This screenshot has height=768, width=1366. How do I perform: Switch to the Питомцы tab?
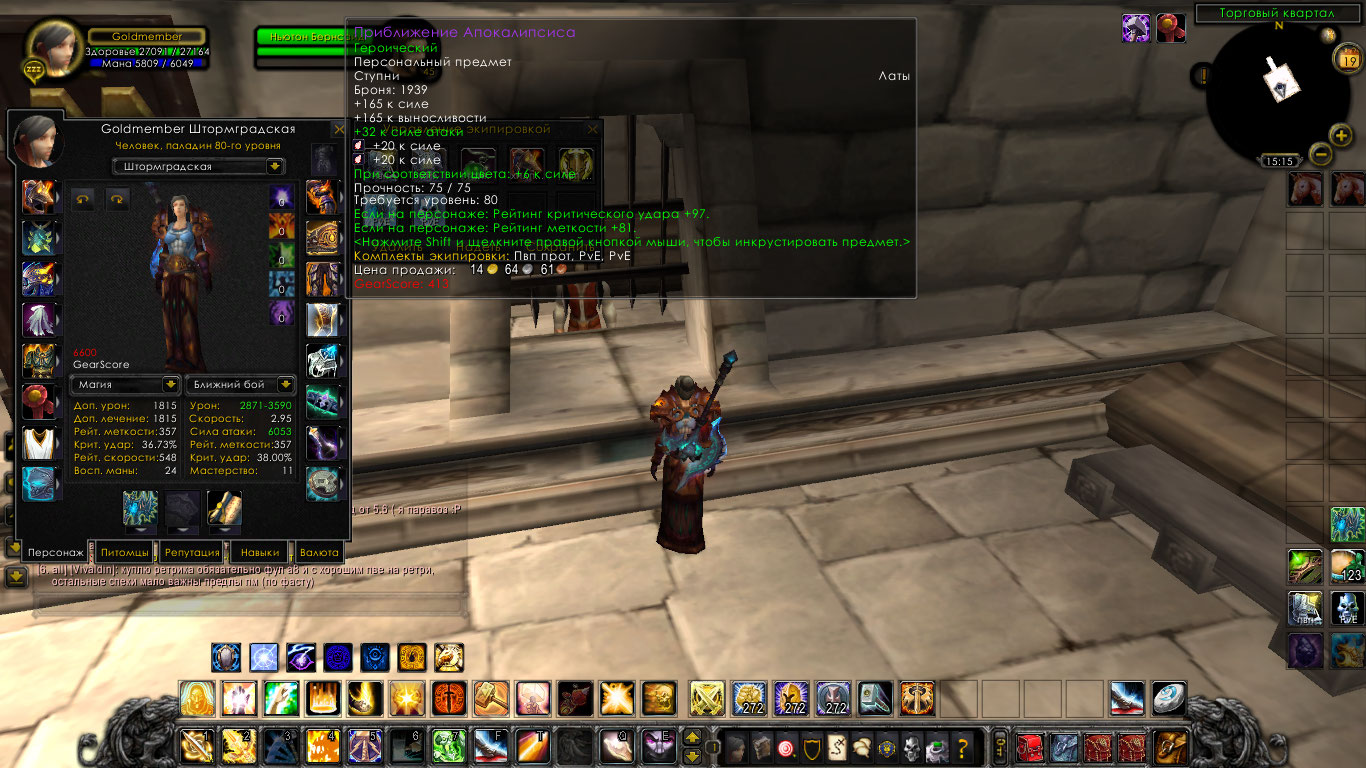pos(125,552)
